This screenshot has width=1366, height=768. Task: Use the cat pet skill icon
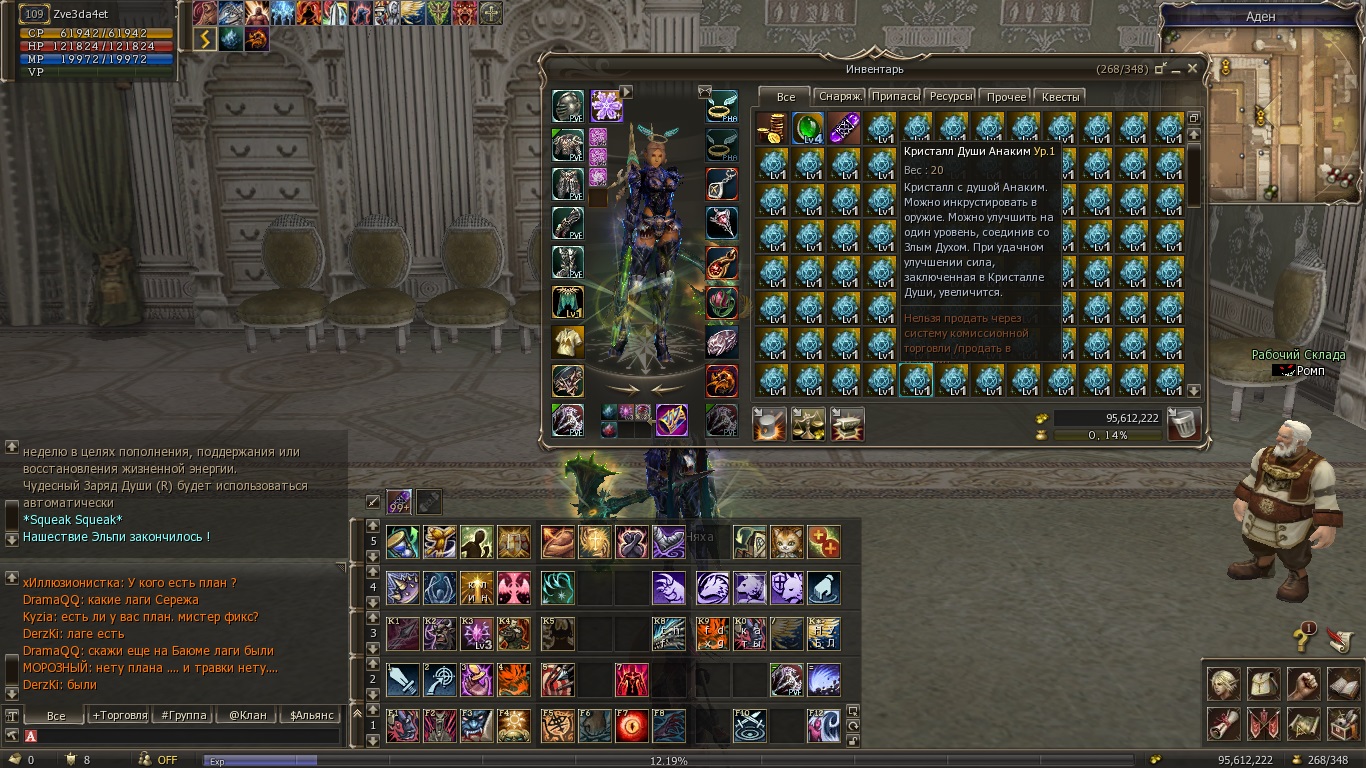click(x=786, y=542)
